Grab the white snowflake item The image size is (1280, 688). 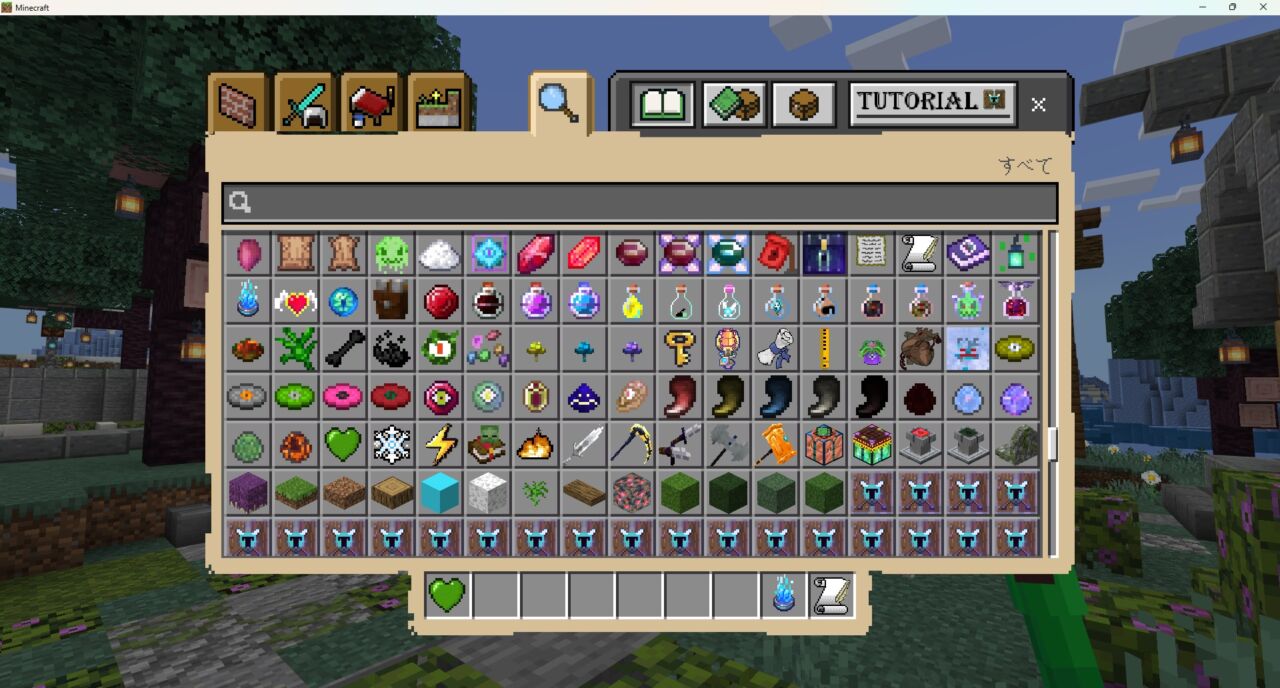(x=391, y=445)
